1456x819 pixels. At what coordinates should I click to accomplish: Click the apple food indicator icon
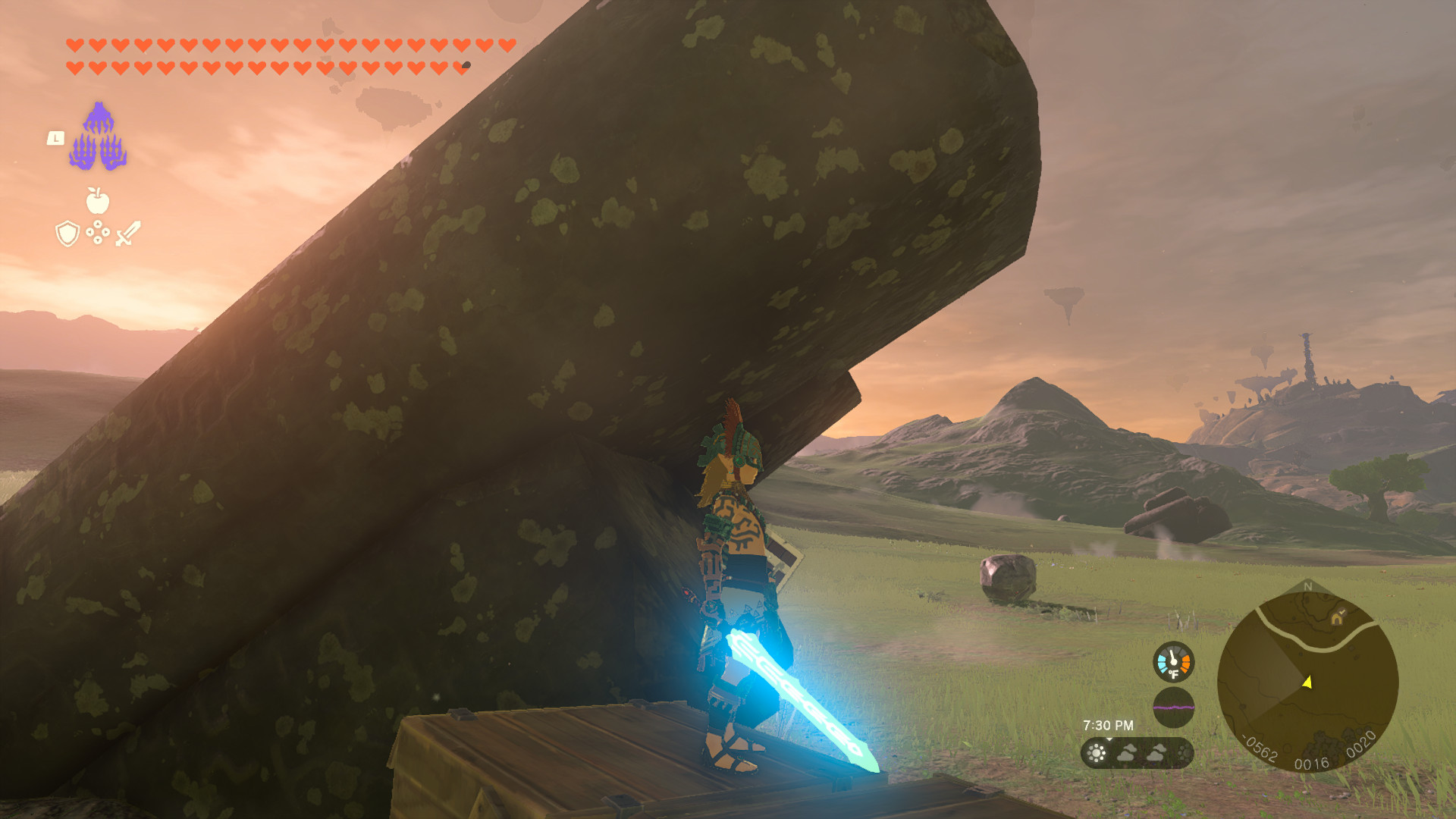tap(97, 202)
